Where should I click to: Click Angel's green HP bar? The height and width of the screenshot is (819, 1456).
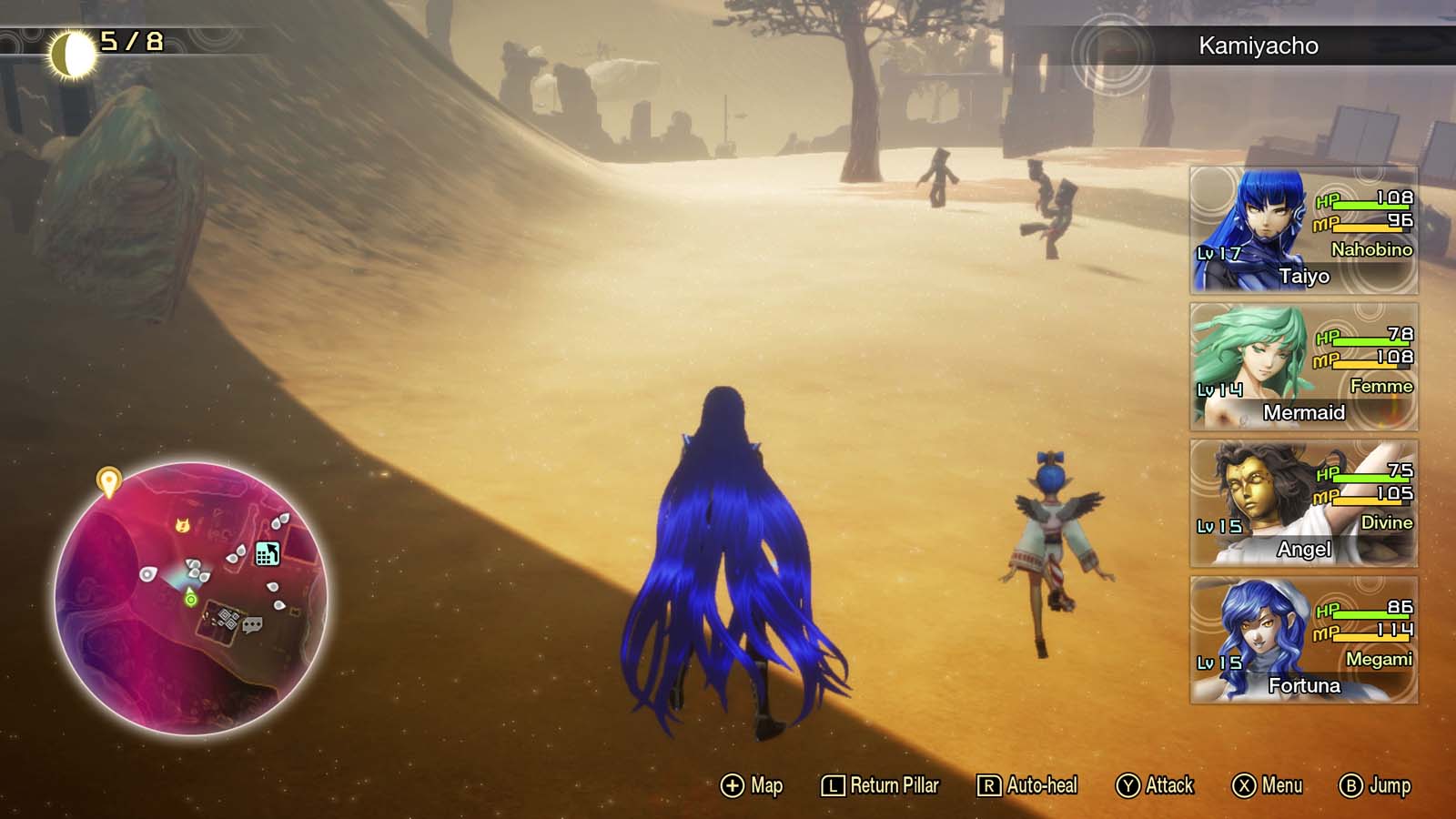[1368, 480]
